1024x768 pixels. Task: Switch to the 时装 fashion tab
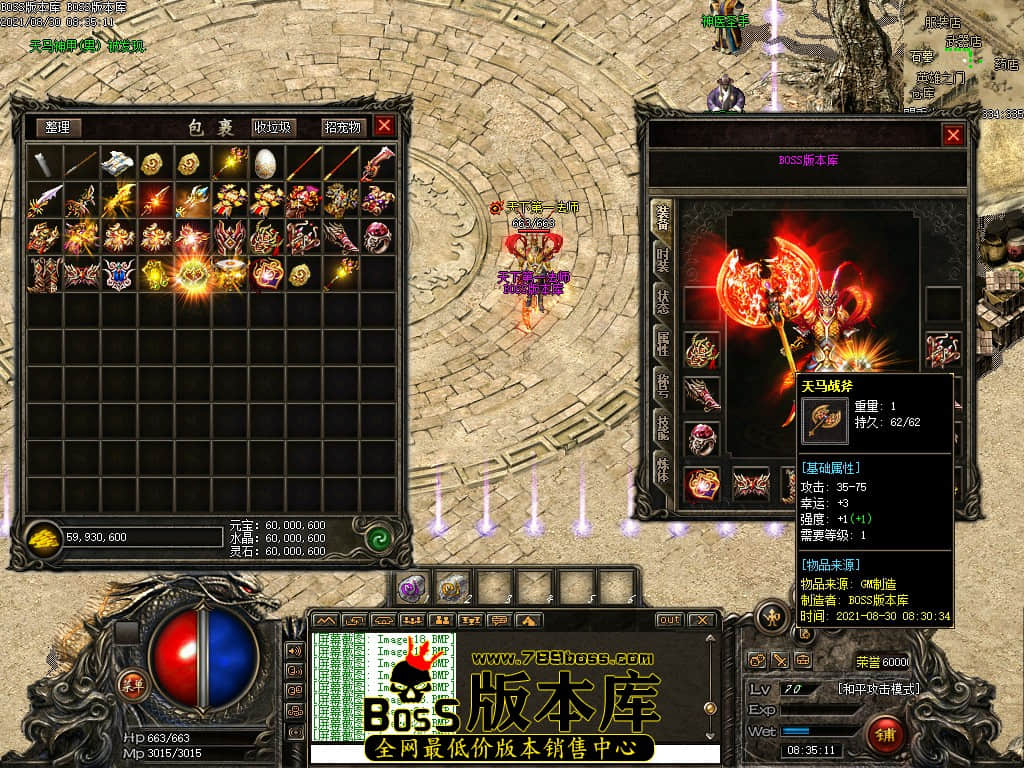click(x=662, y=258)
